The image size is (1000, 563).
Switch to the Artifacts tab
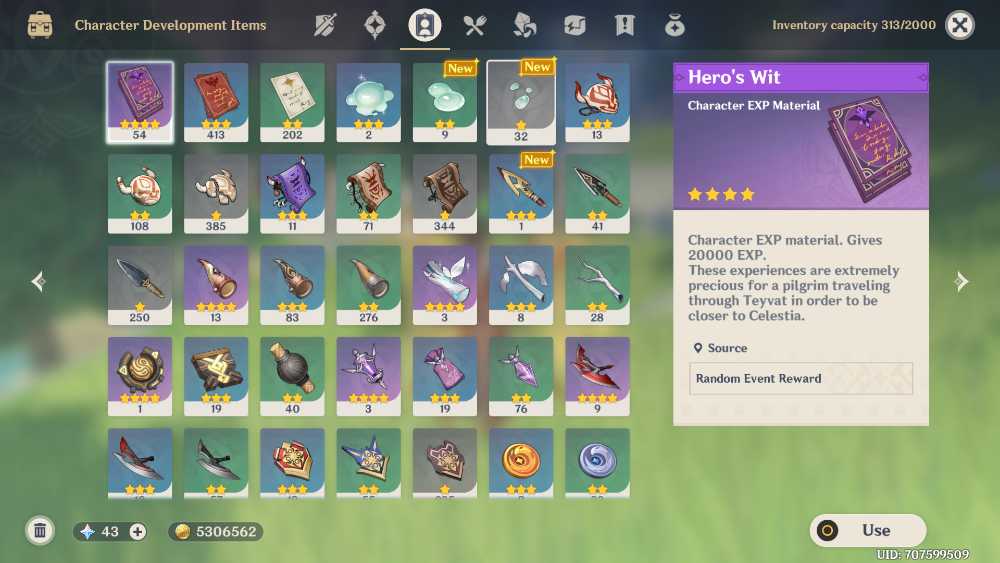point(375,25)
